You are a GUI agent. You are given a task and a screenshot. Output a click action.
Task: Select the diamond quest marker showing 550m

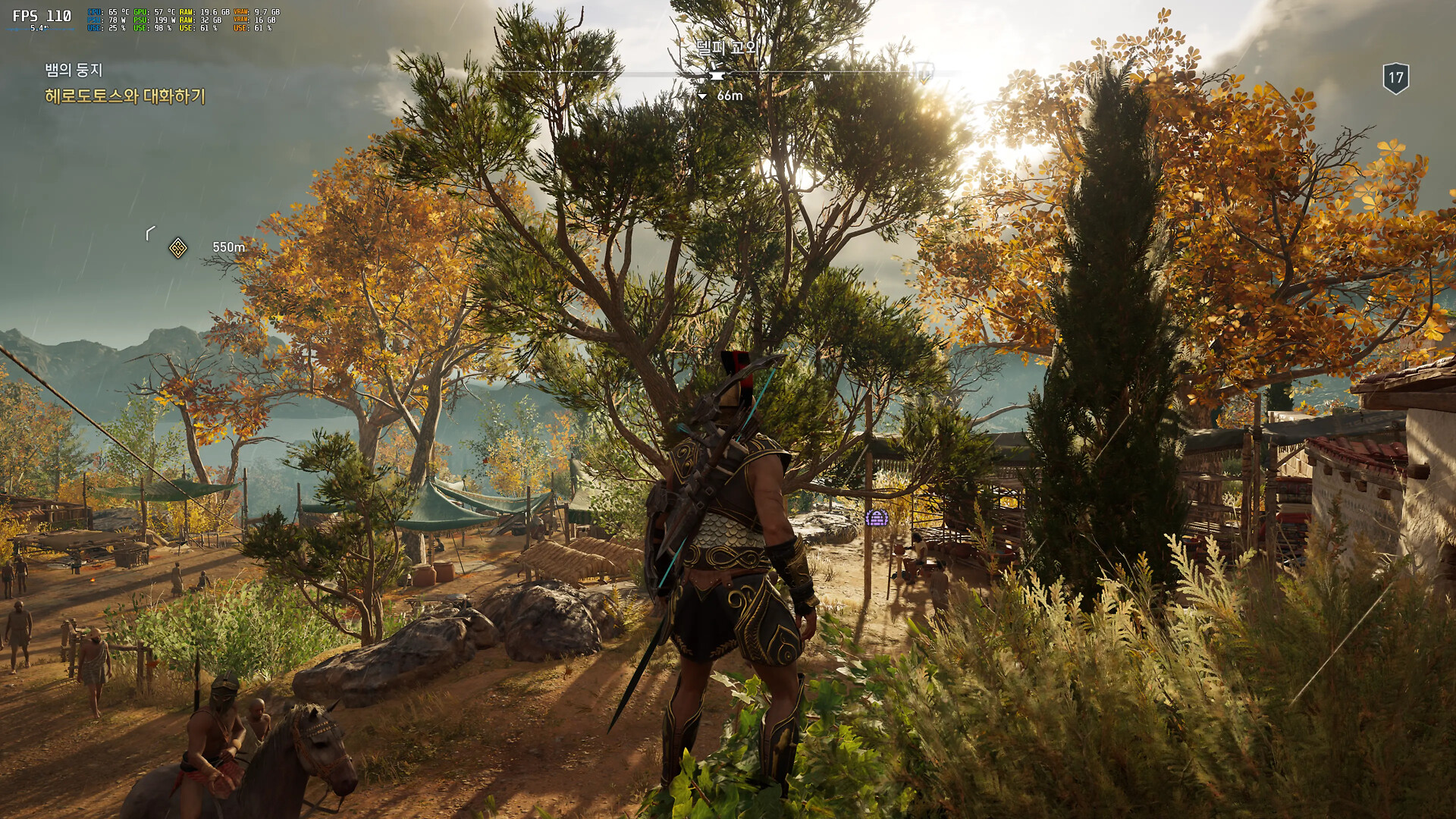pyautogui.click(x=178, y=248)
